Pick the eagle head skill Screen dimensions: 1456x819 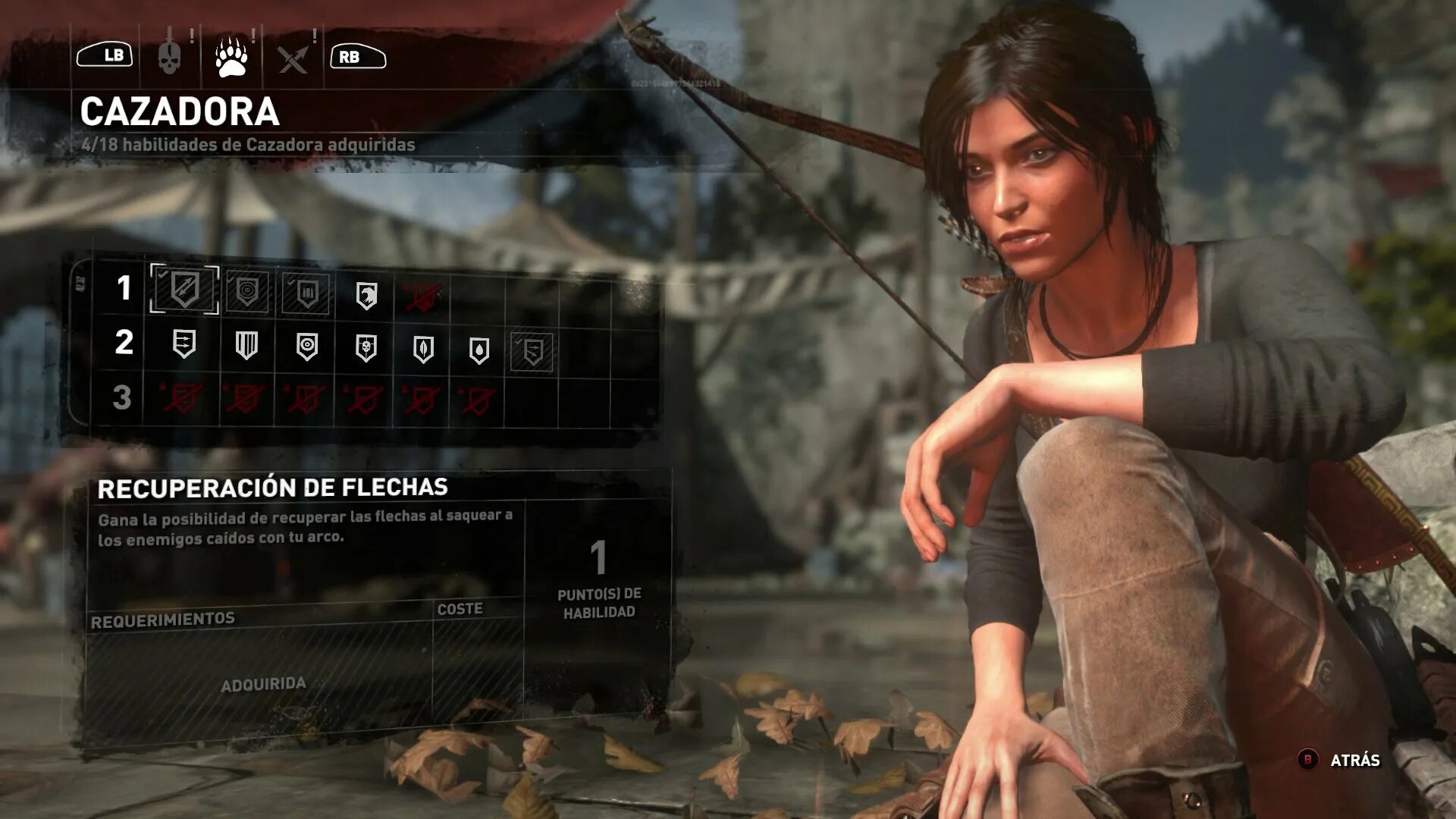point(366,296)
